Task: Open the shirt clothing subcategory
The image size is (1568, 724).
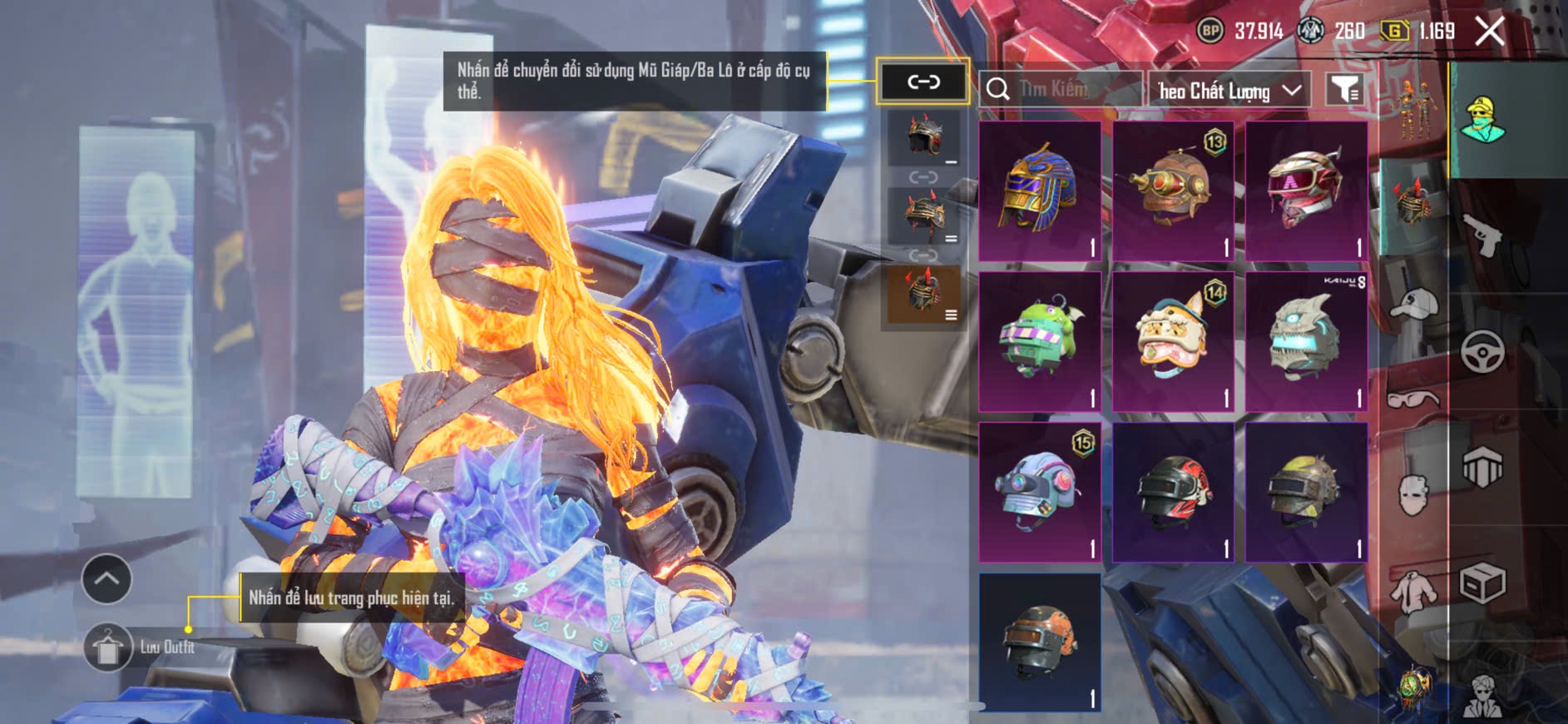Action: point(1412,591)
